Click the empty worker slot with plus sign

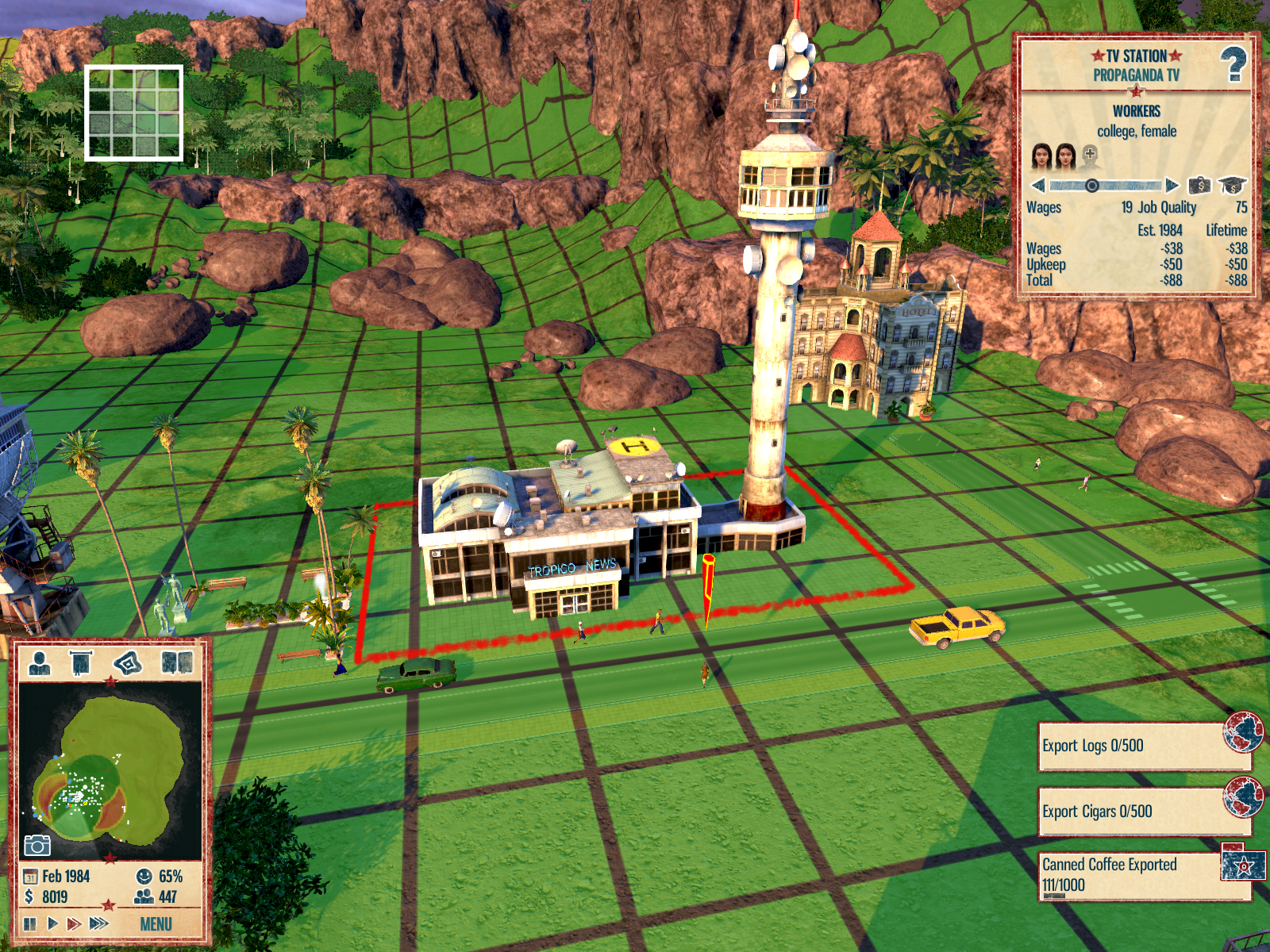(x=1090, y=155)
